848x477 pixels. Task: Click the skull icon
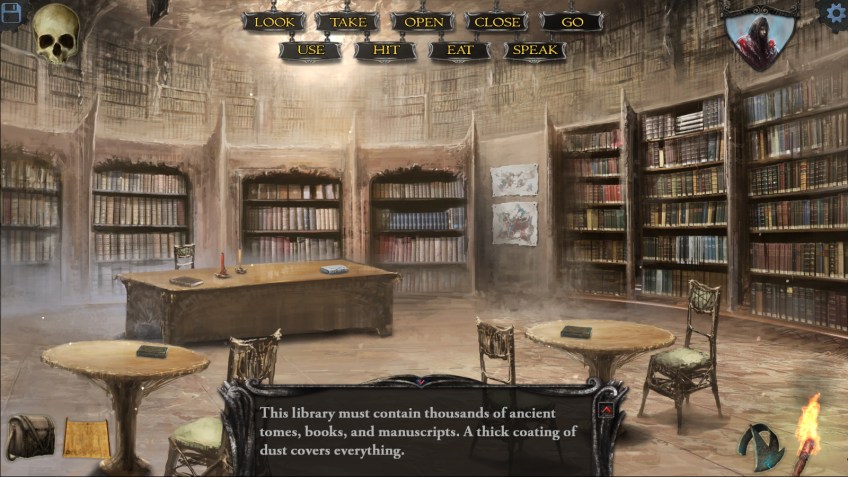(57, 34)
